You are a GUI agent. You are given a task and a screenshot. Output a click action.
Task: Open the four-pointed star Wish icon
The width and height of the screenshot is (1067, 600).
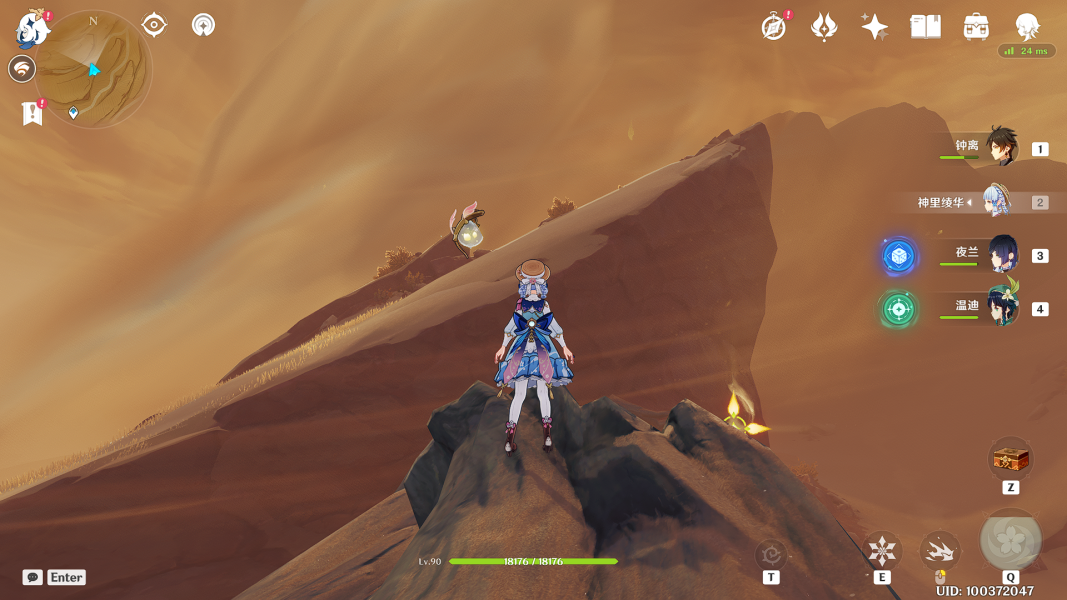click(874, 27)
